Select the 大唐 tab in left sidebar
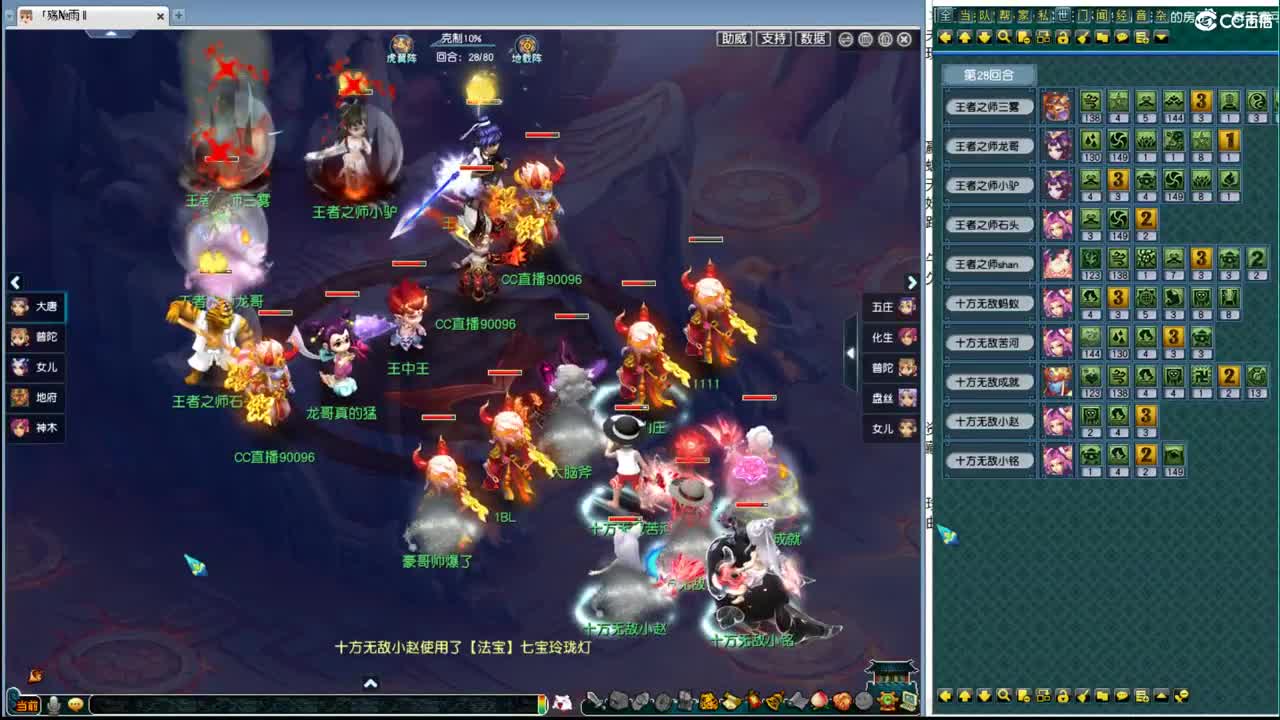Image resolution: width=1280 pixels, height=720 pixels. (x=37, y=308)
